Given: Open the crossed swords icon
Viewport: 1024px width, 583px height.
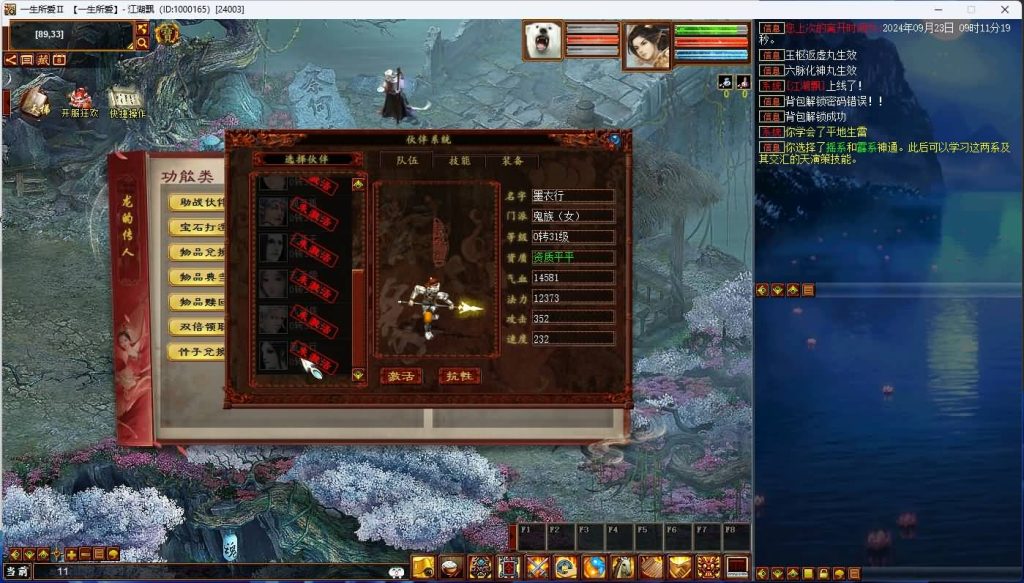Looking at the screenshot, I should coord(538,567).
